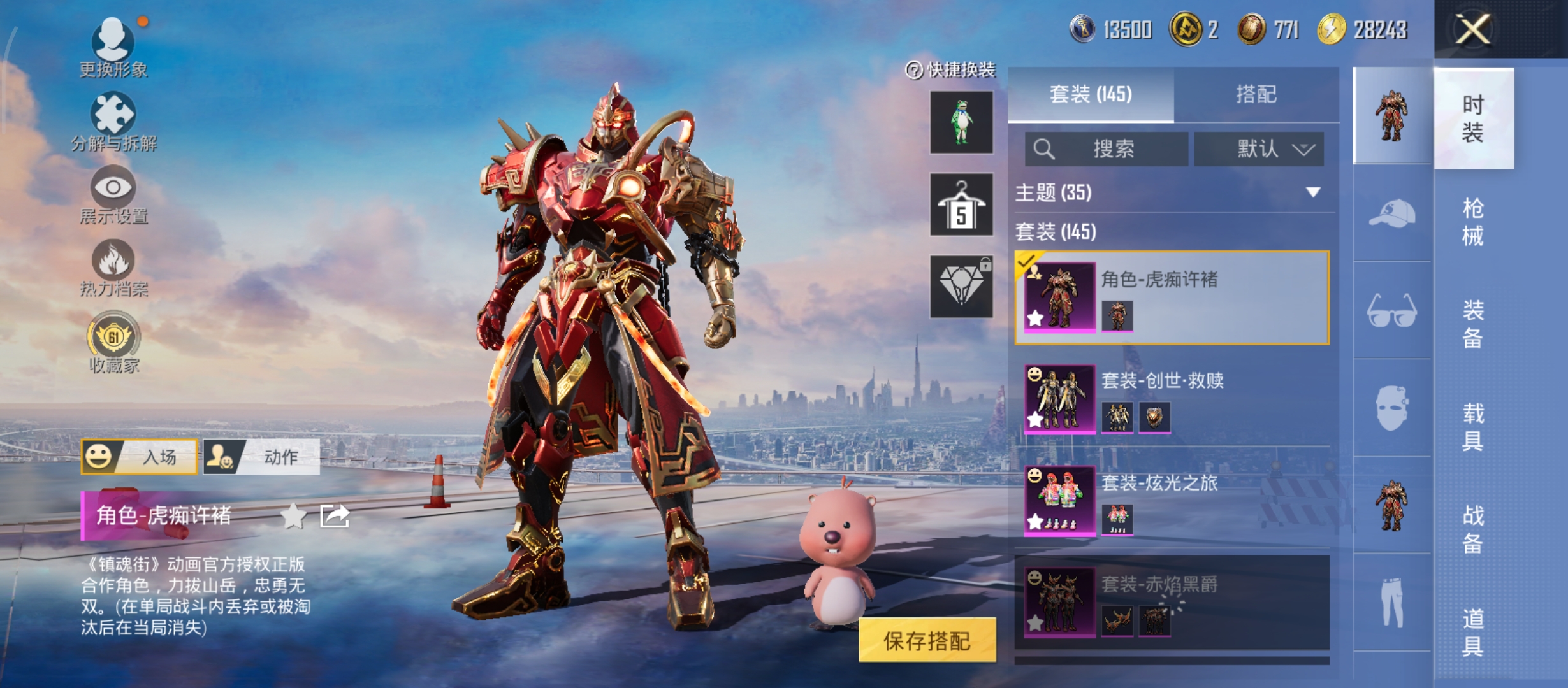Select the 动作 action button
The image size is (1568, 688).
[261, 457]
